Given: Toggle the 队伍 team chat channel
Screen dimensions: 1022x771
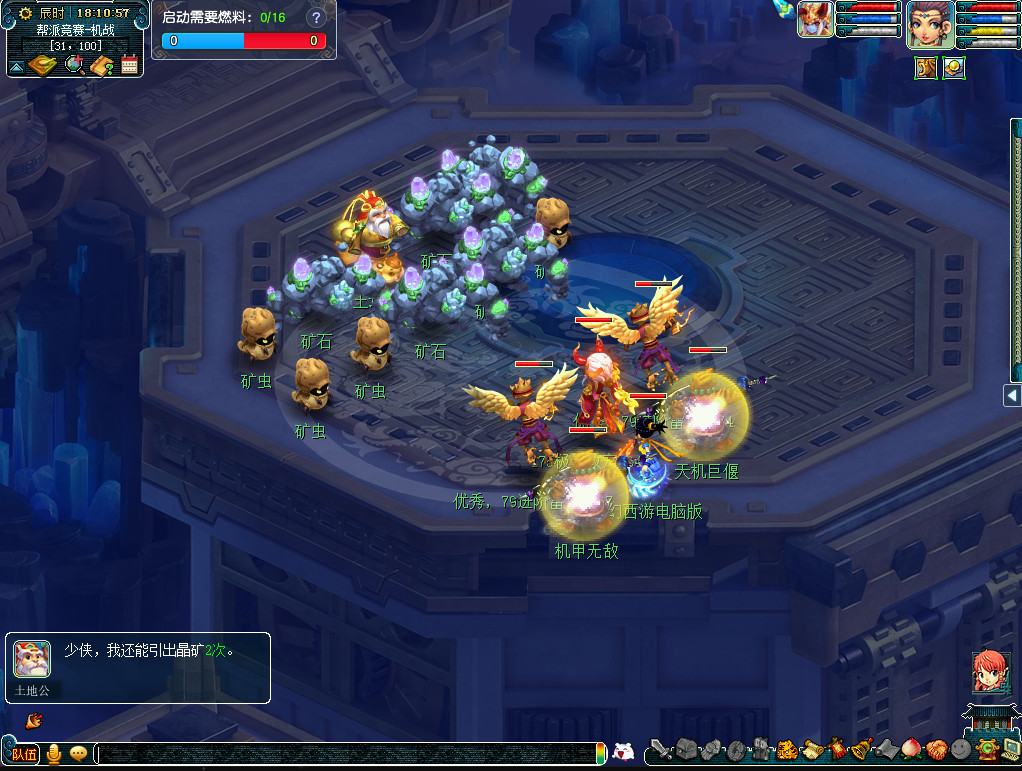Looking at the screenshot, I should pyautogui.click(x=24, y=754).
